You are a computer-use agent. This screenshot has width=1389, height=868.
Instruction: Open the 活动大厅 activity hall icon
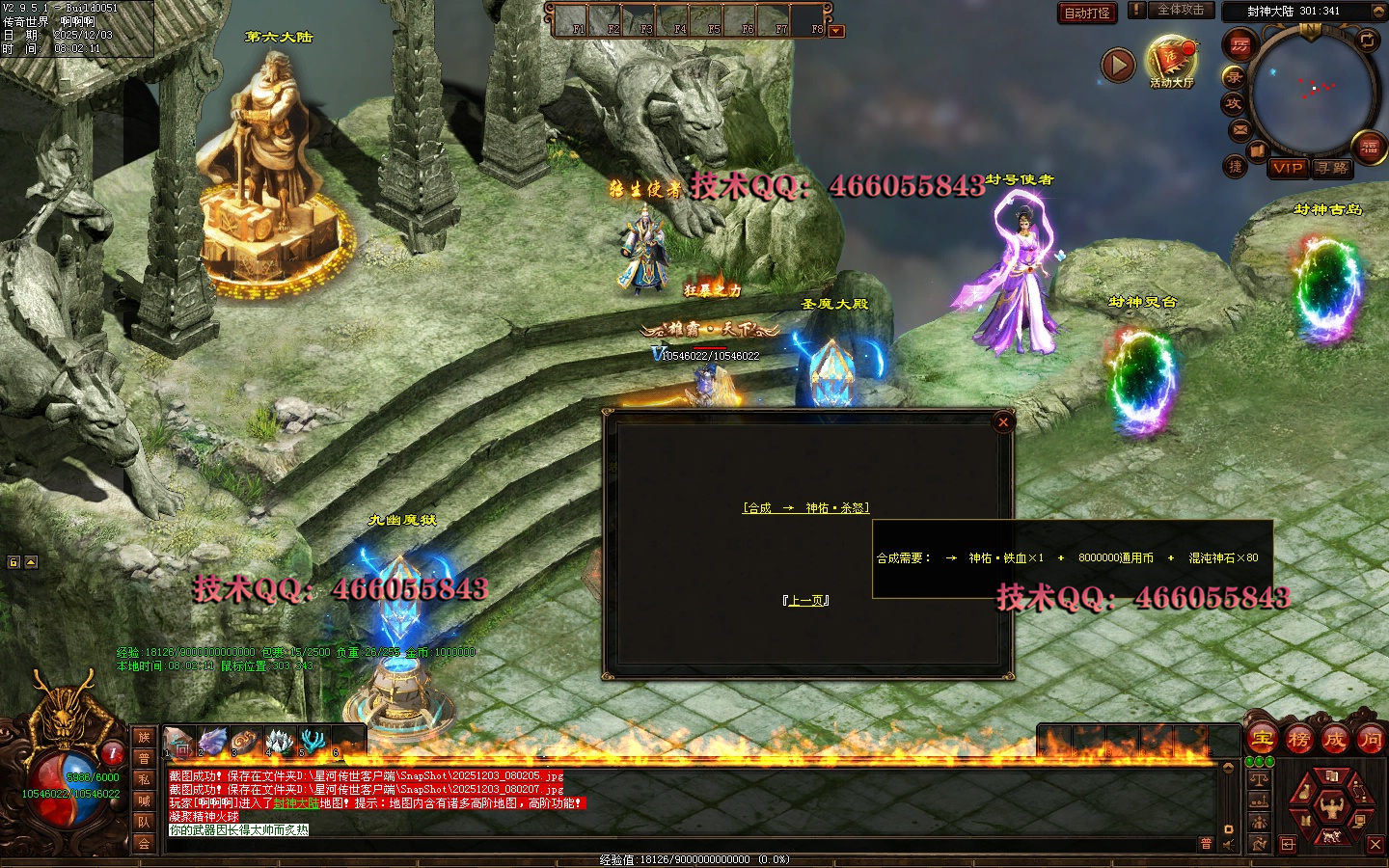[x=1171, y=60]
